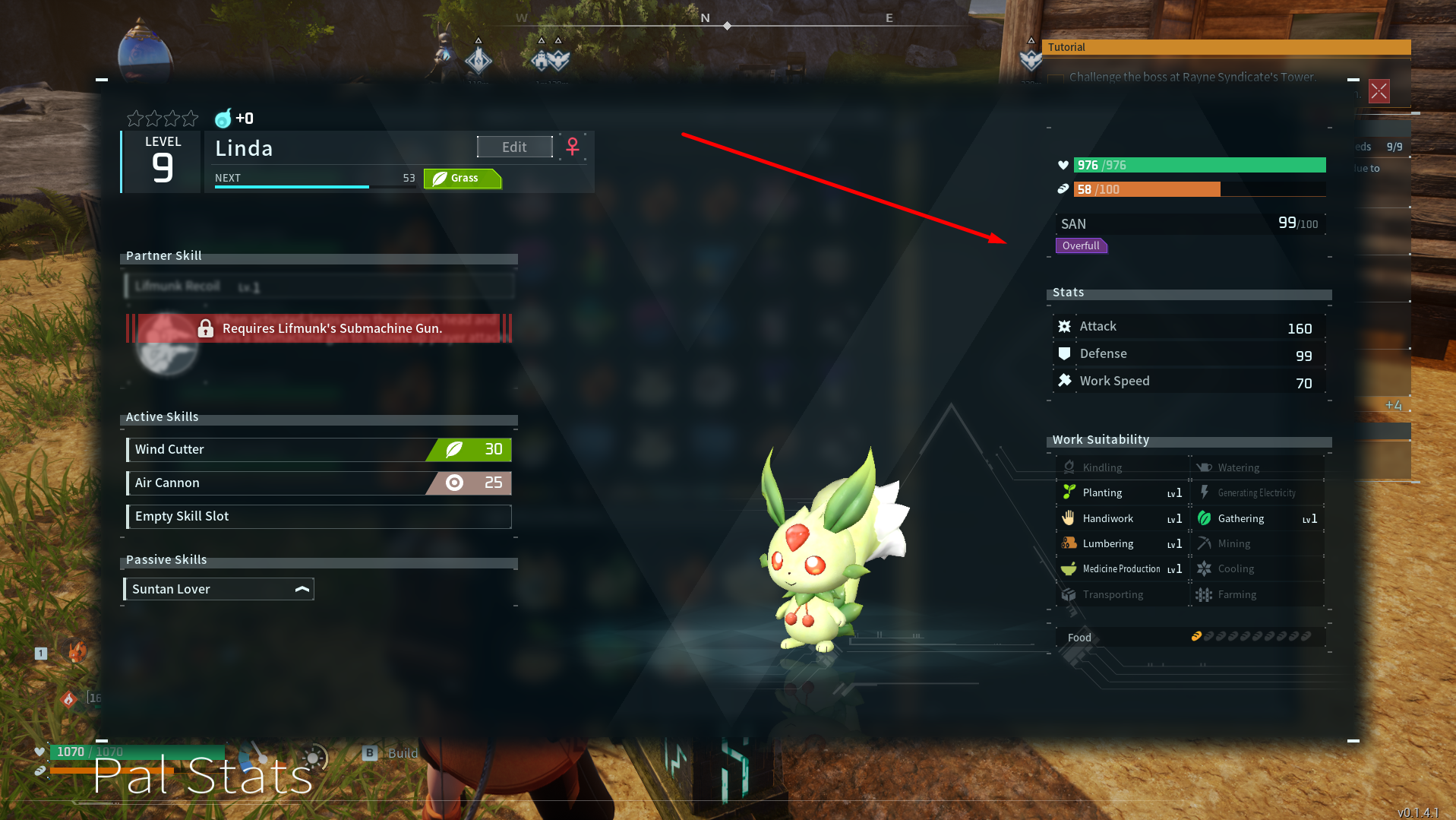Select the Medicine Production suitability entry
1456x820 pixels.
(x=1121, y=568)
